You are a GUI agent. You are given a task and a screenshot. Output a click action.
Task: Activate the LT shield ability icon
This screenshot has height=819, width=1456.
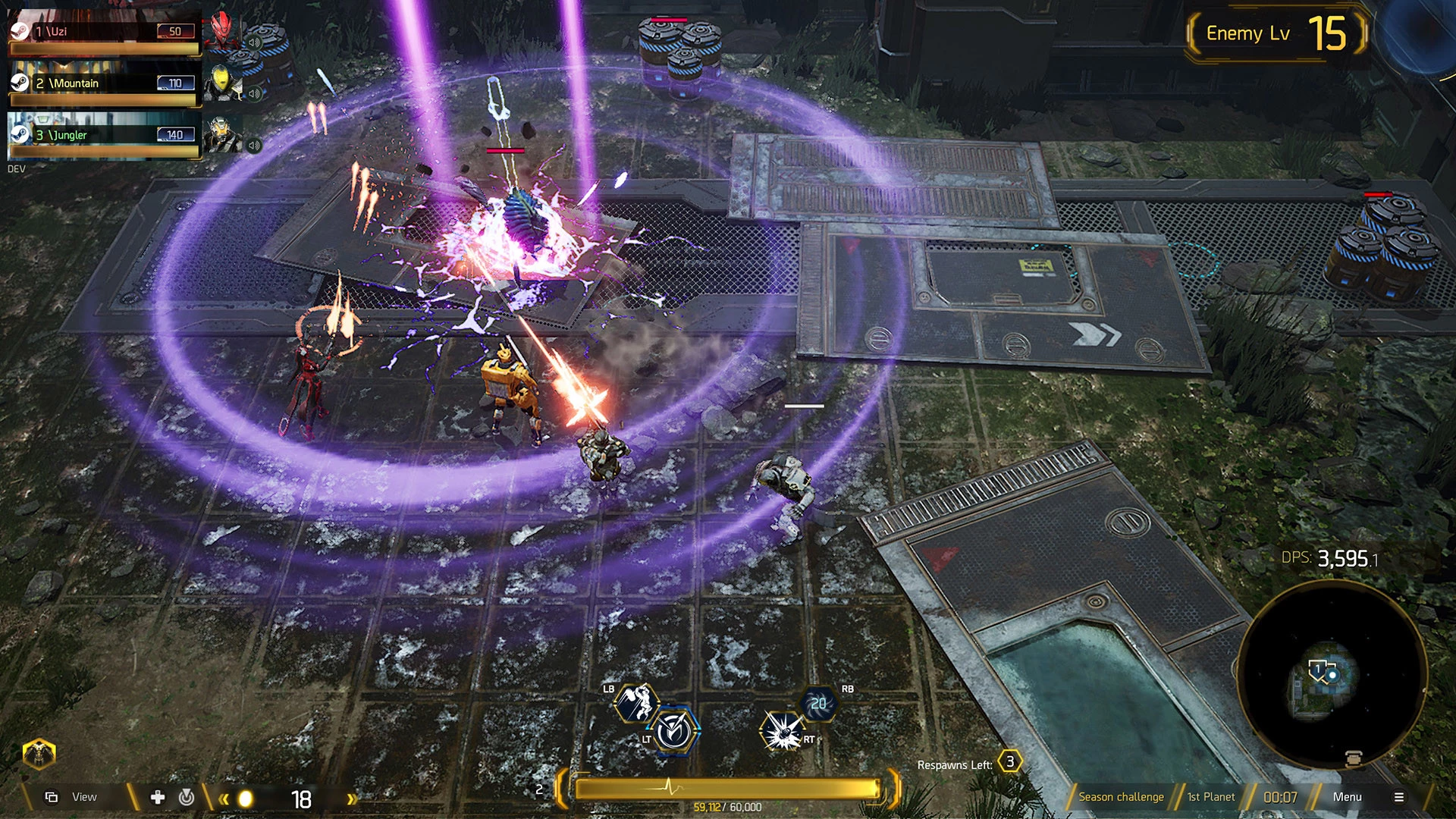tap(673, 731)
